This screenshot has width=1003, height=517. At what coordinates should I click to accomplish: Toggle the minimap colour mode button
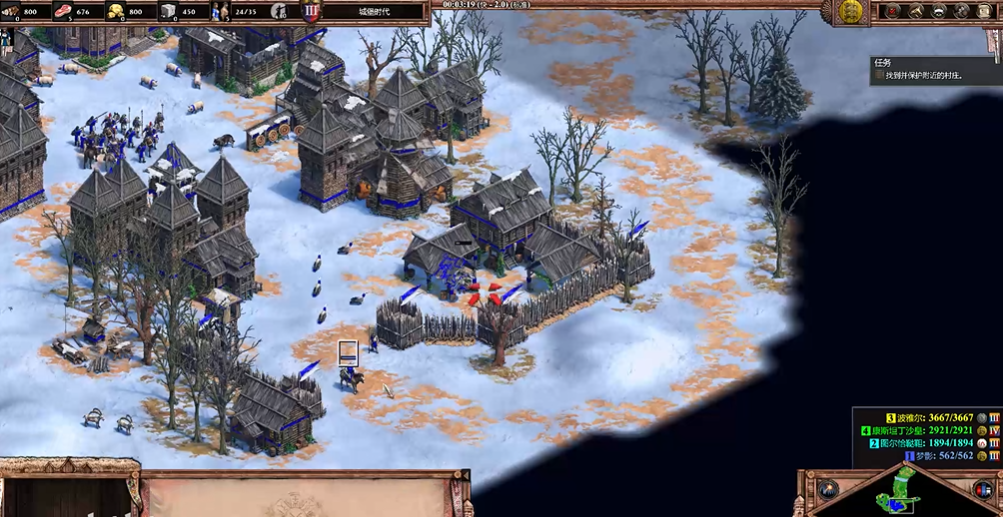tap(982, 489)
